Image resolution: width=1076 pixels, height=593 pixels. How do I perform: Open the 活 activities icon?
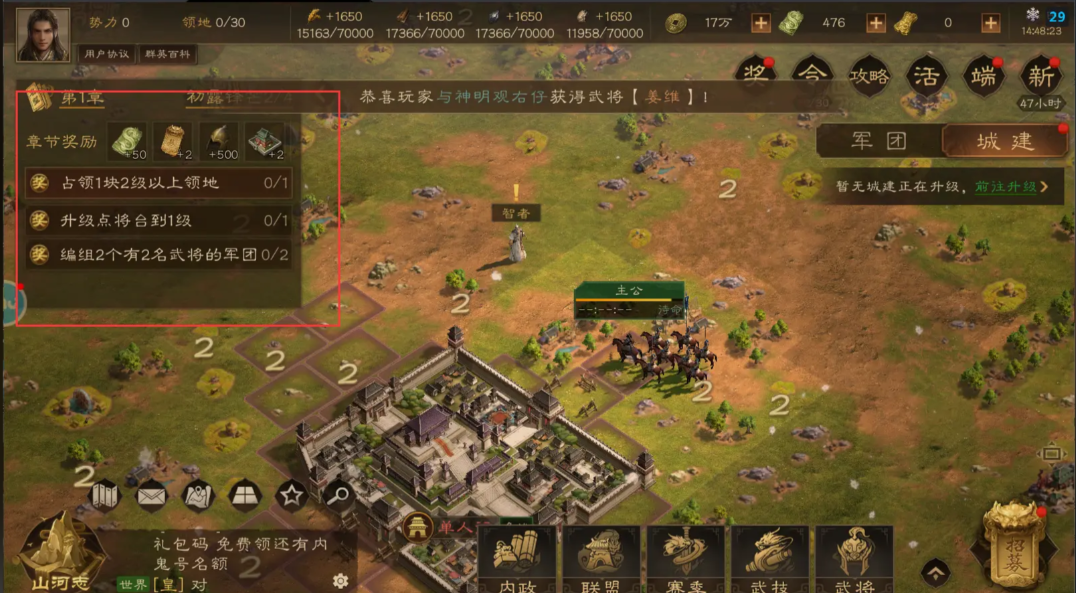pos(927,76)
